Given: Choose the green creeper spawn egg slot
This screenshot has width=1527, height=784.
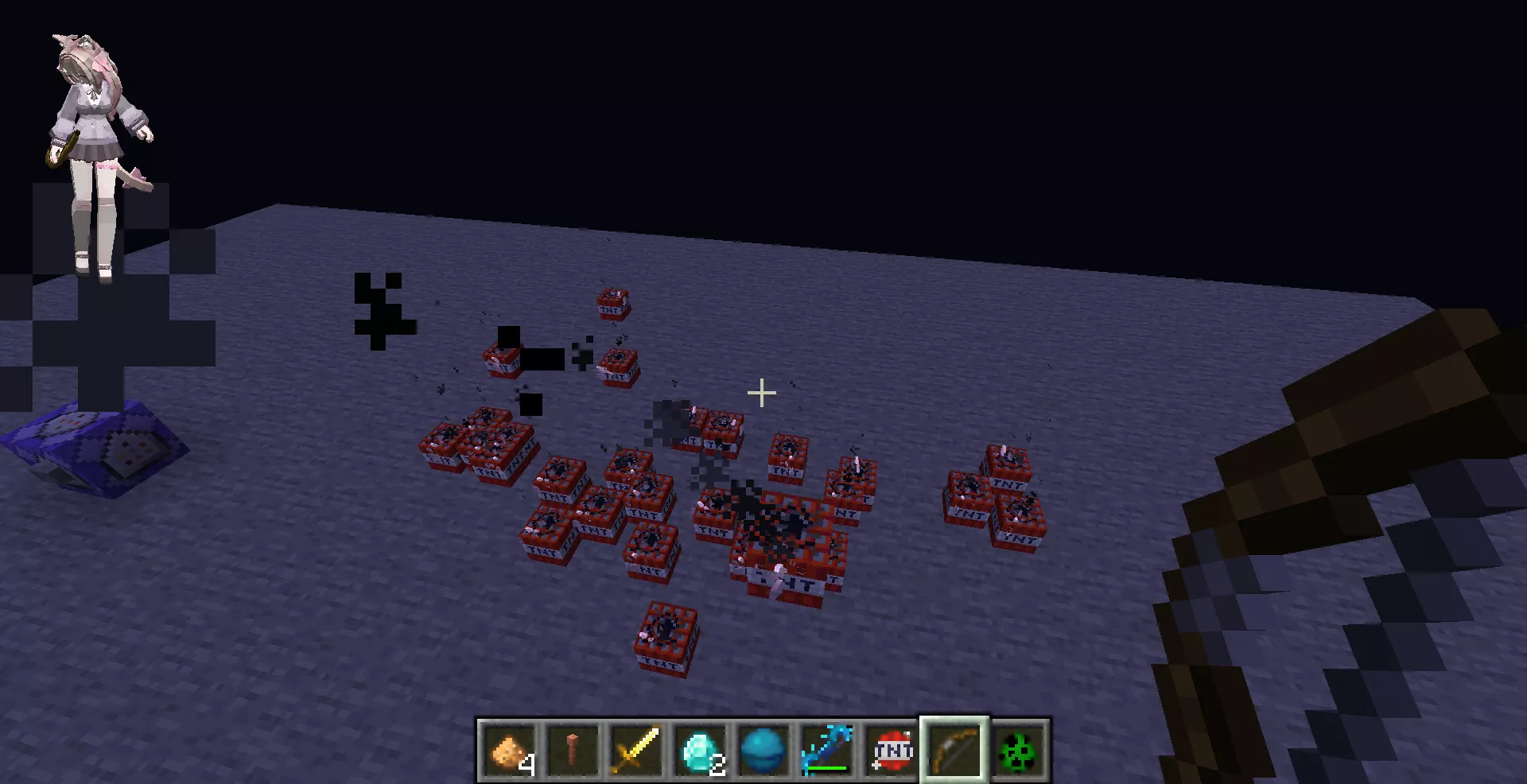Looking at the screenshot, I should tap(1019, 750).
